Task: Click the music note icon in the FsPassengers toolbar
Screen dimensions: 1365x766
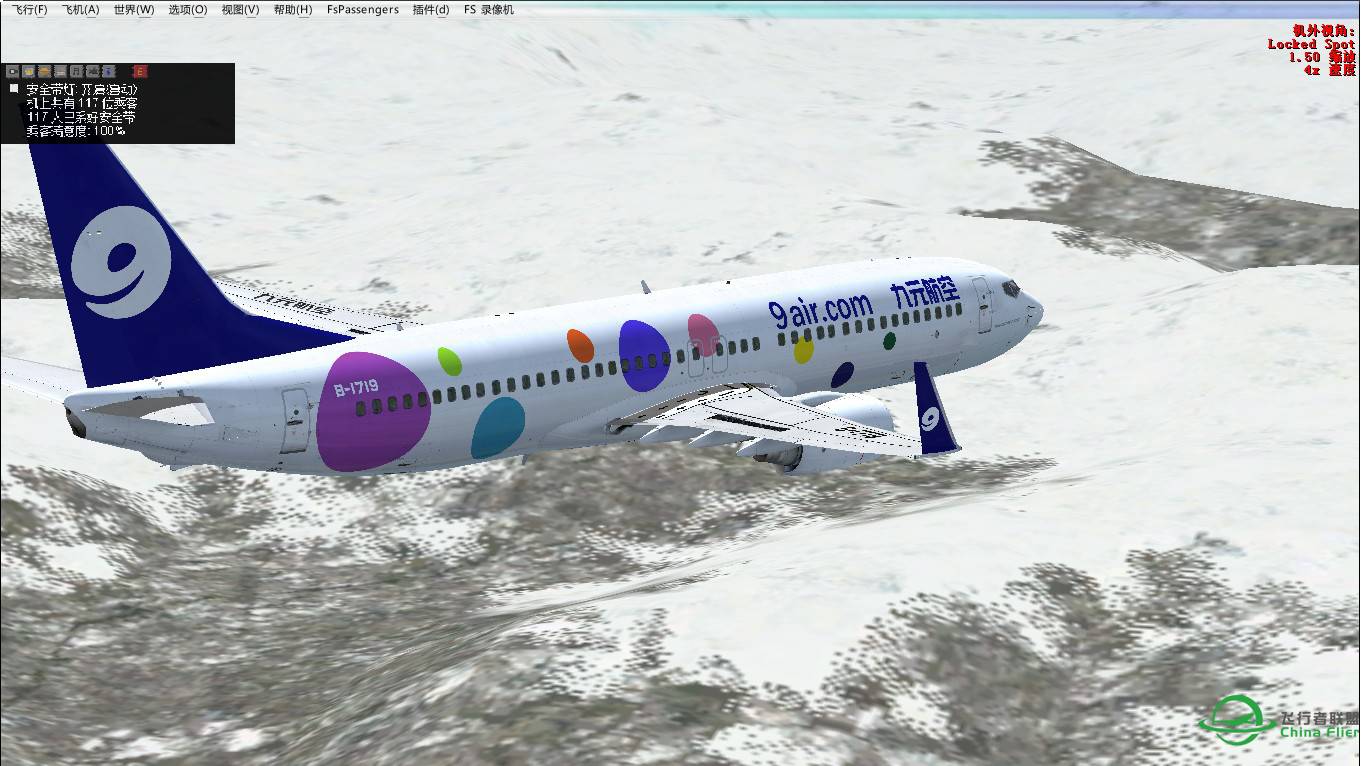Action: click(76, 71)
